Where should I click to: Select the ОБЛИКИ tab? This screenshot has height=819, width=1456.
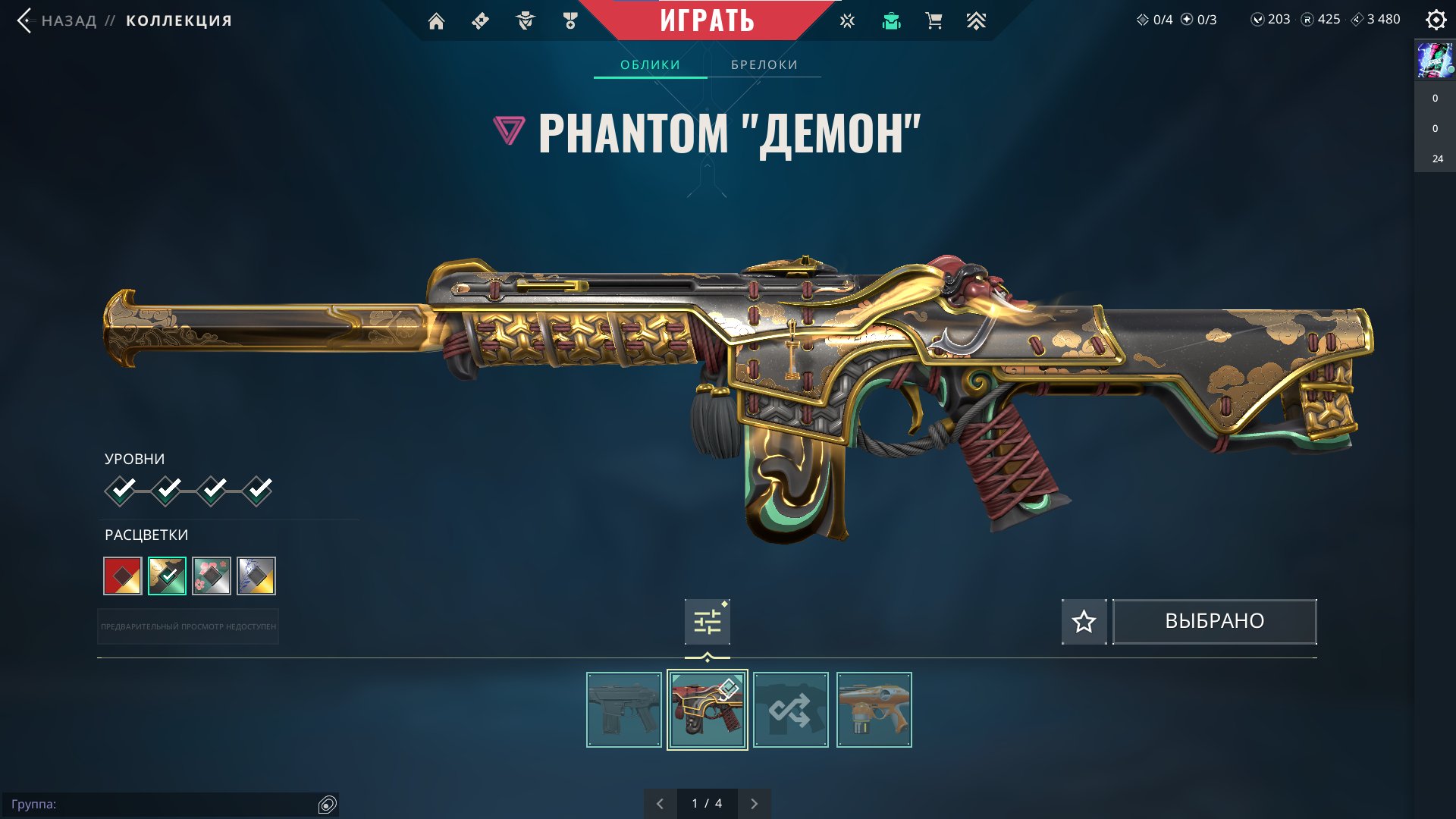pos(650,65)
